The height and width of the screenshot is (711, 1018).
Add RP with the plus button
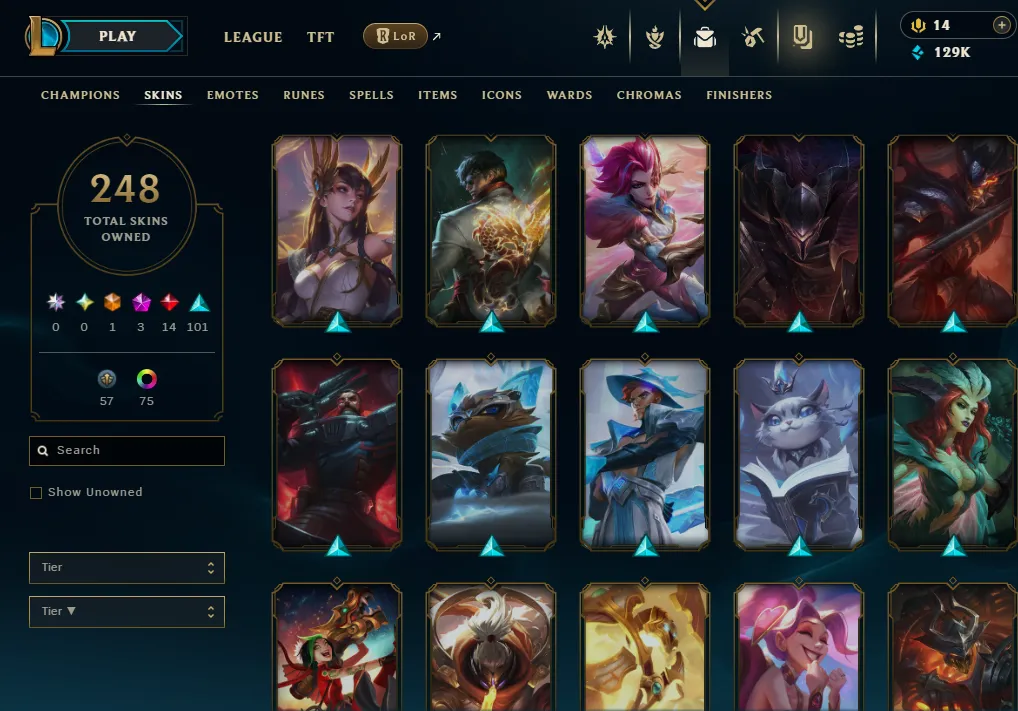(x=1001, y=25)
